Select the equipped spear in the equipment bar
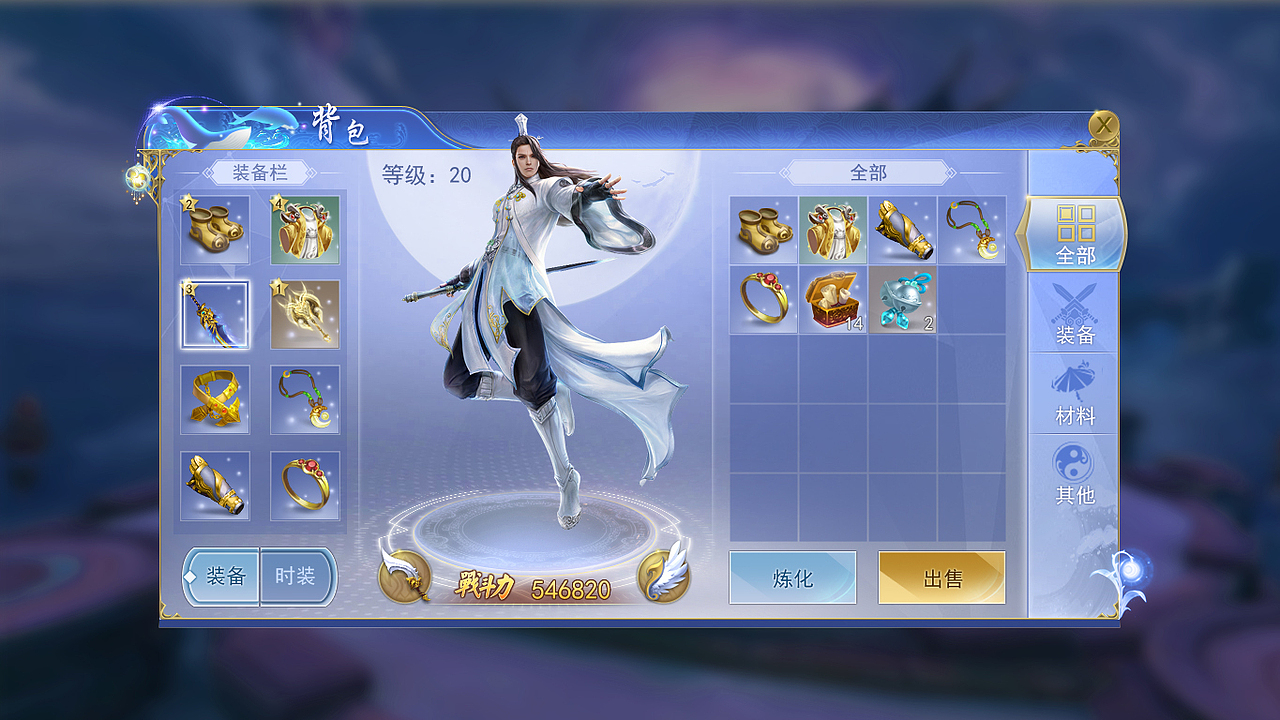The width and height of the screenshot is (1280, 720). [x=213, y=312]
